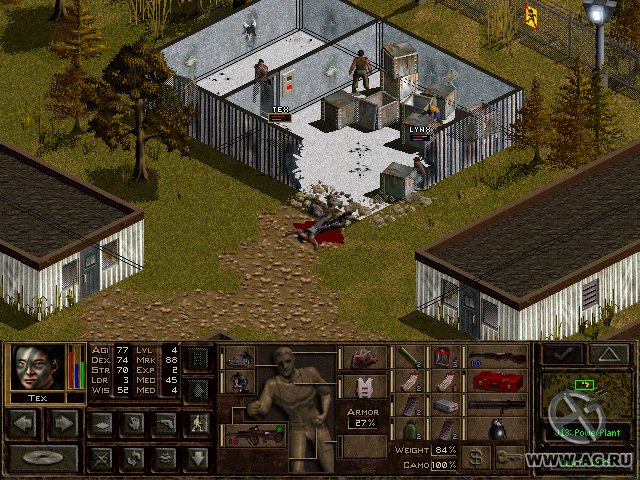Pick the red toolbox from inventory
The height and width of the screenshot is (480, 640).
click(x=497, y=381)
